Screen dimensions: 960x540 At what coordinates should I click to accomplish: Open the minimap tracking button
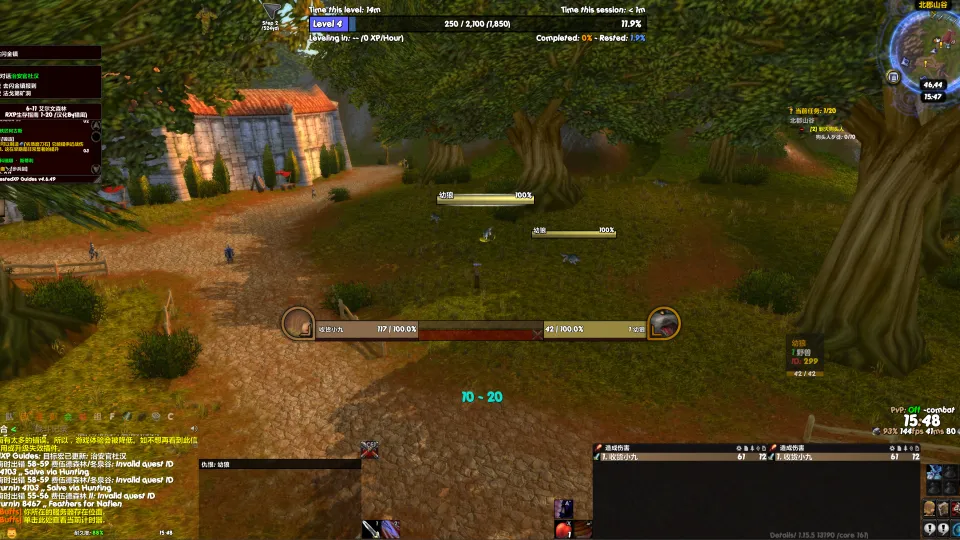click(893, 76)
